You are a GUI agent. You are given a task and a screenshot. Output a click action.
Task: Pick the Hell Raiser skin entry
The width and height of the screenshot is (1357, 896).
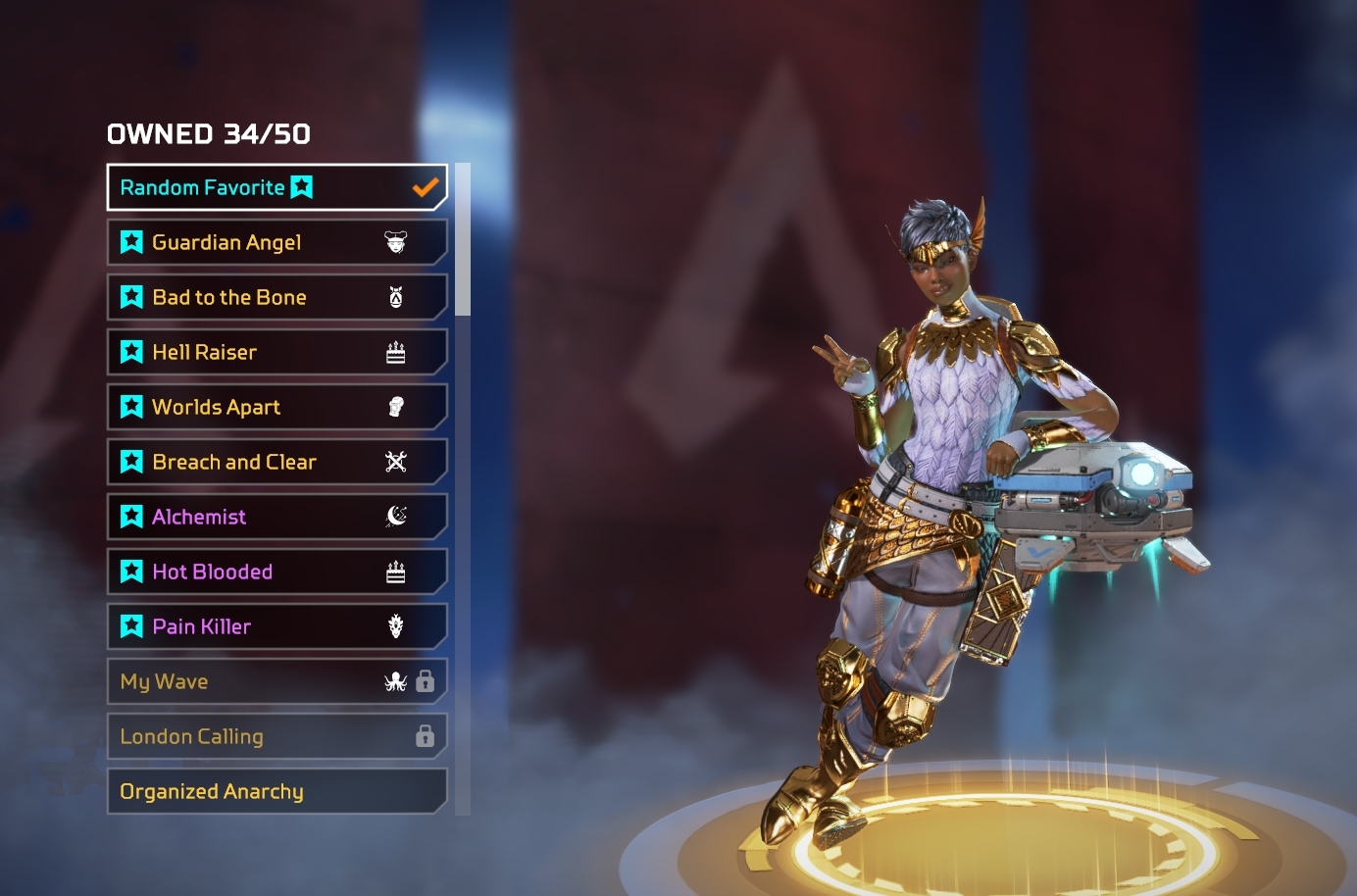[x=275, y=352]
